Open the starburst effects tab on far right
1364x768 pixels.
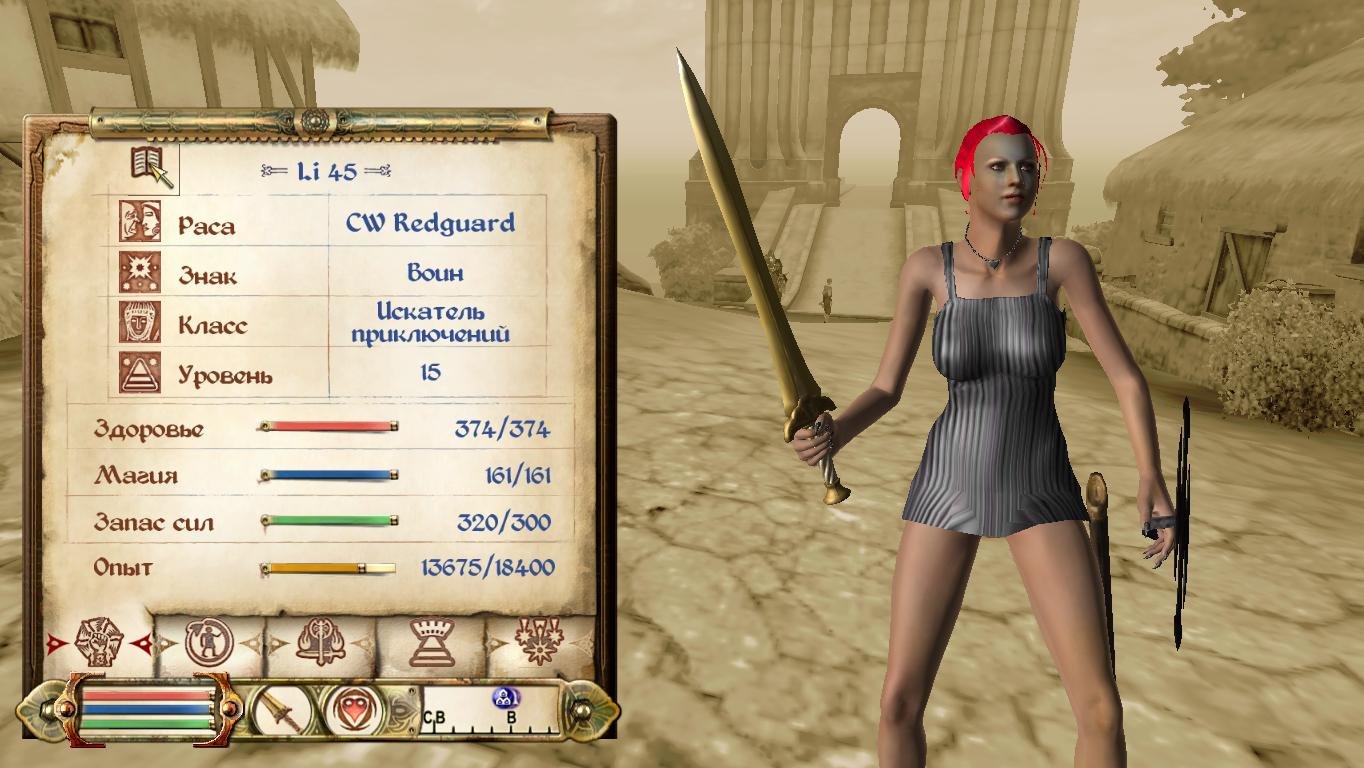[540, 643]
